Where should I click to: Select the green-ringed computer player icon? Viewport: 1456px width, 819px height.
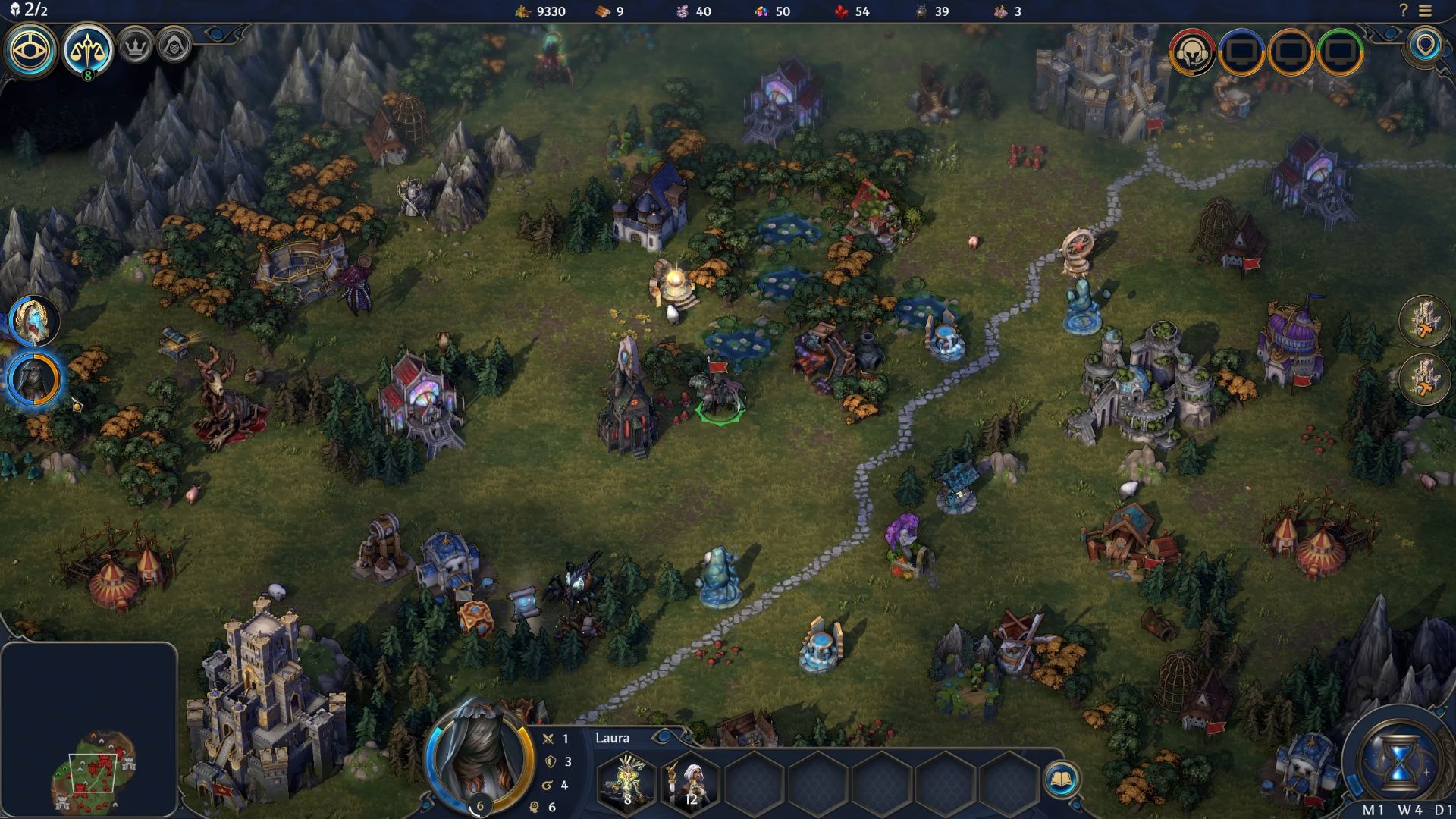pos(1341,52)
